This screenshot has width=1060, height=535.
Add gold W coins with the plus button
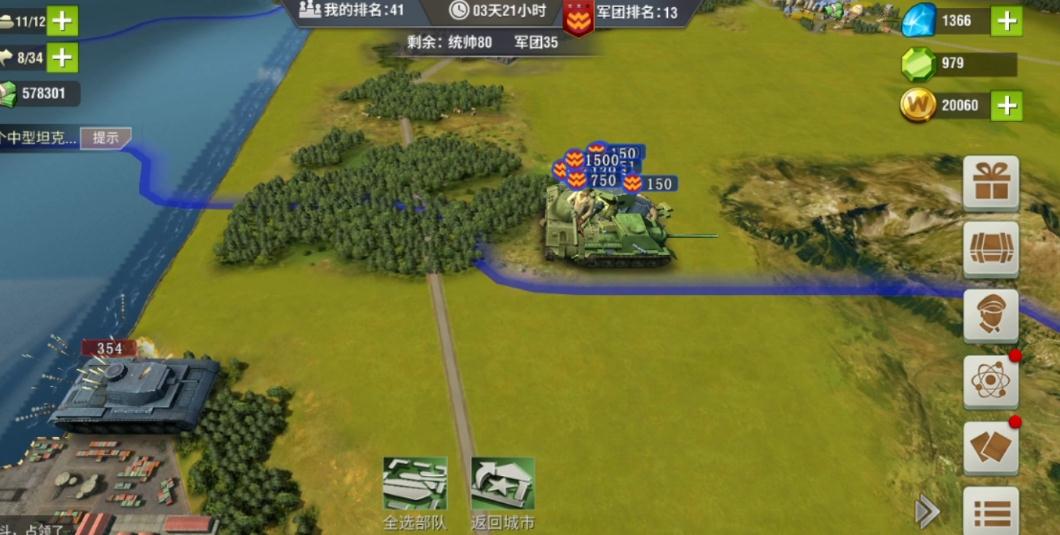pyautogui.click(x=1006, y=105)
